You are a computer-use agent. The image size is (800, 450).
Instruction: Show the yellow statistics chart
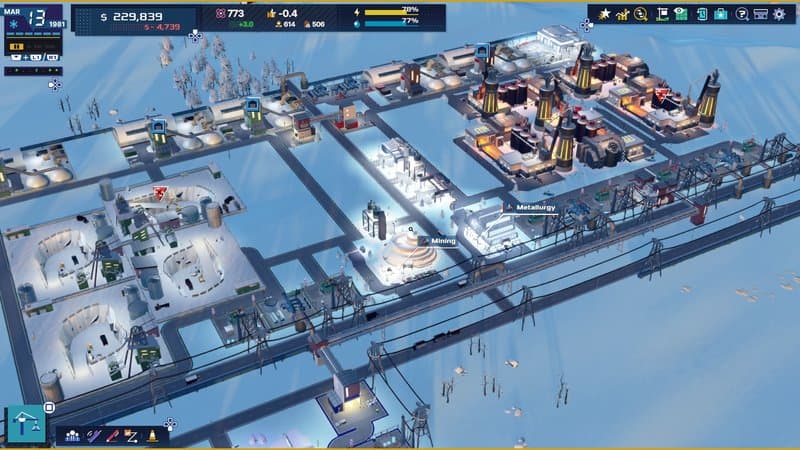coord(622,14)
